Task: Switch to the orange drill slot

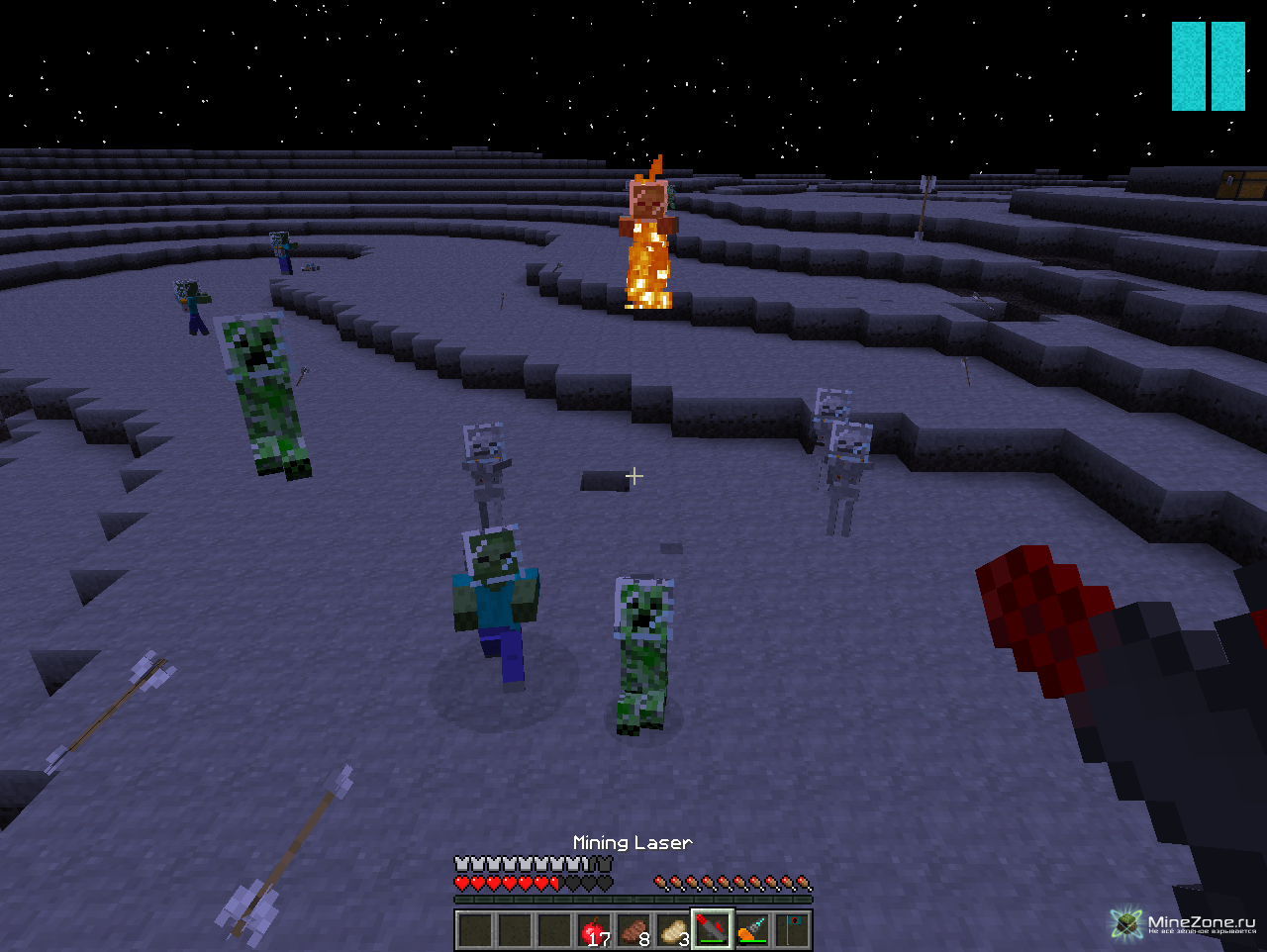Action: [752, 930]
